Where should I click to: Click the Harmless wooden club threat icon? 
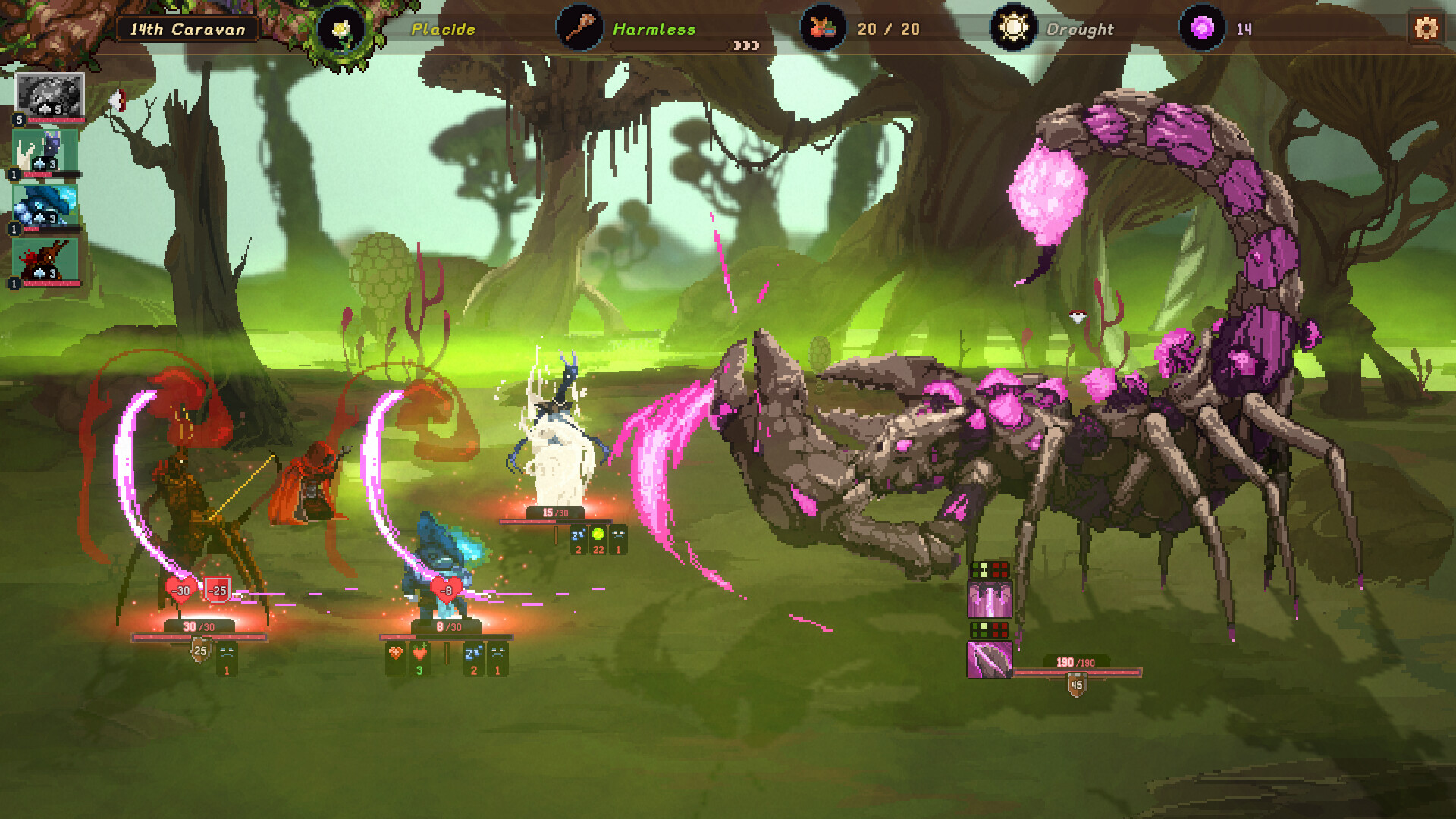(581, 29)
